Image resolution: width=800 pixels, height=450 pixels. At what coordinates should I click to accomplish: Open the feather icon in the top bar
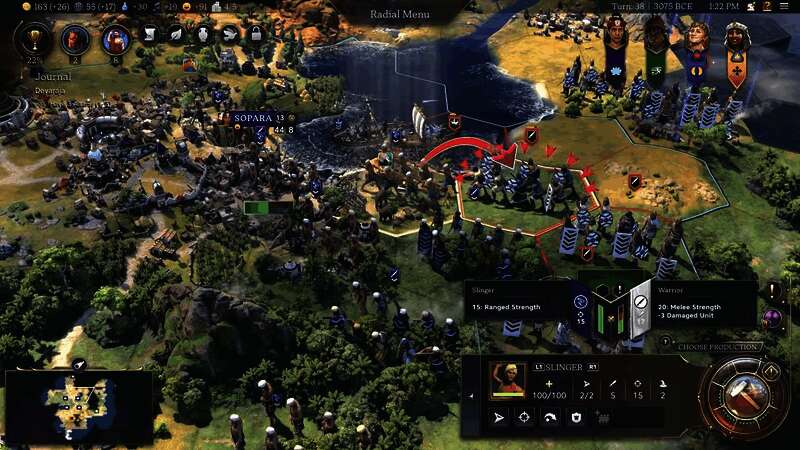(x=176, y=34)
